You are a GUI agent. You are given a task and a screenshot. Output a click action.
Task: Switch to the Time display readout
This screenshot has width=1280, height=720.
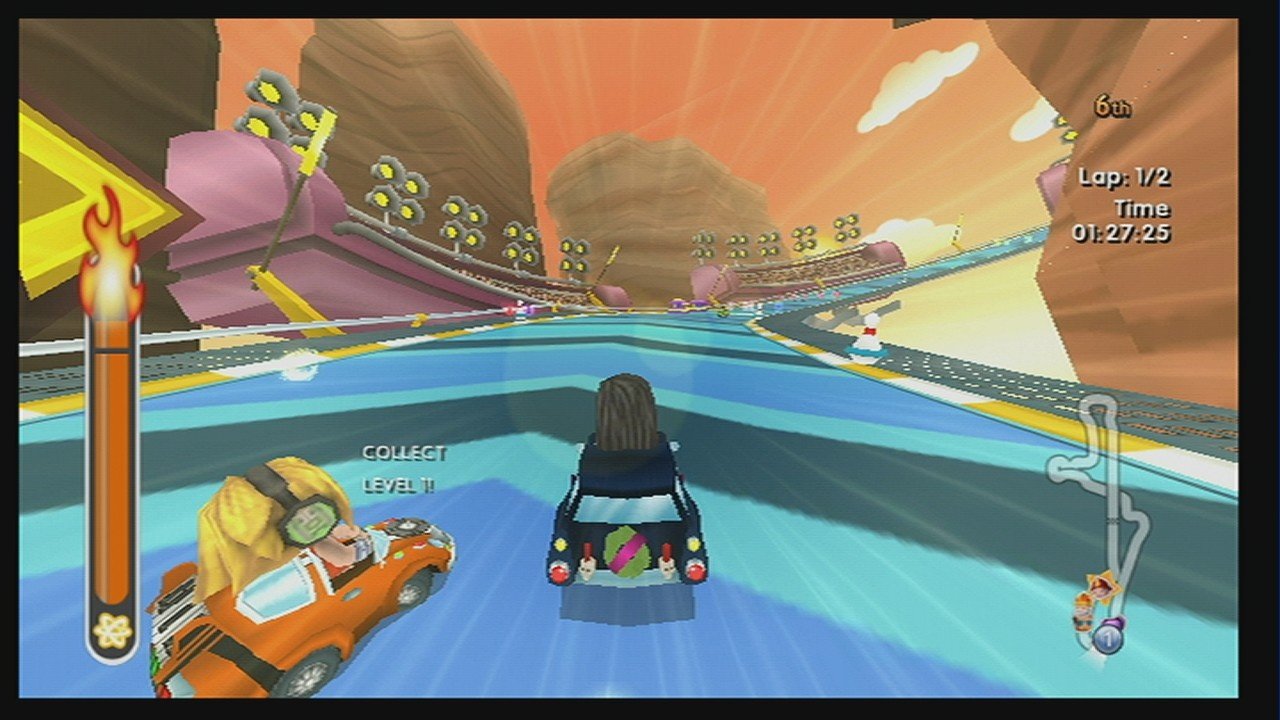pyautogui.click(x=1146, y=209)
